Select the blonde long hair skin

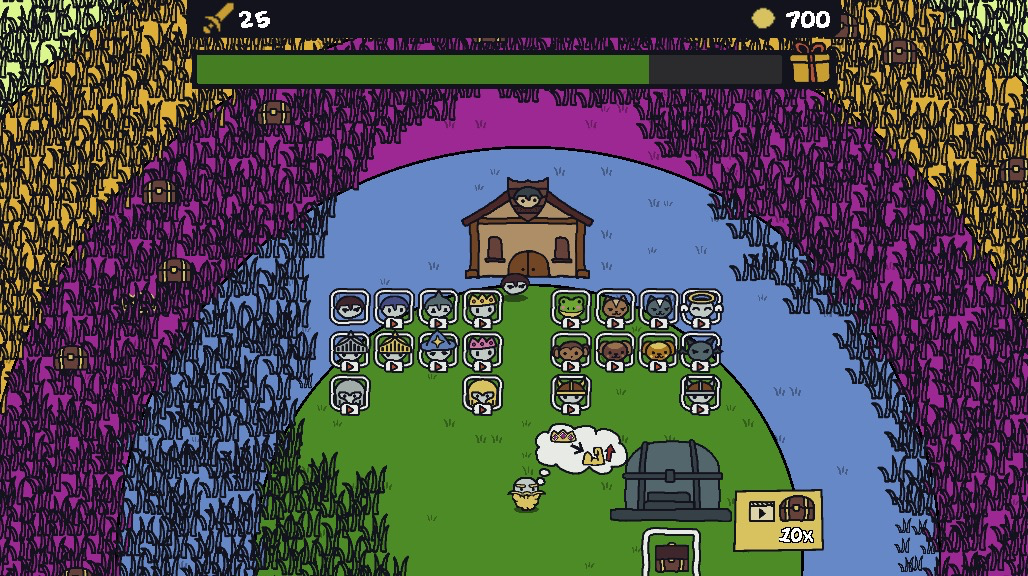(482, 394)
